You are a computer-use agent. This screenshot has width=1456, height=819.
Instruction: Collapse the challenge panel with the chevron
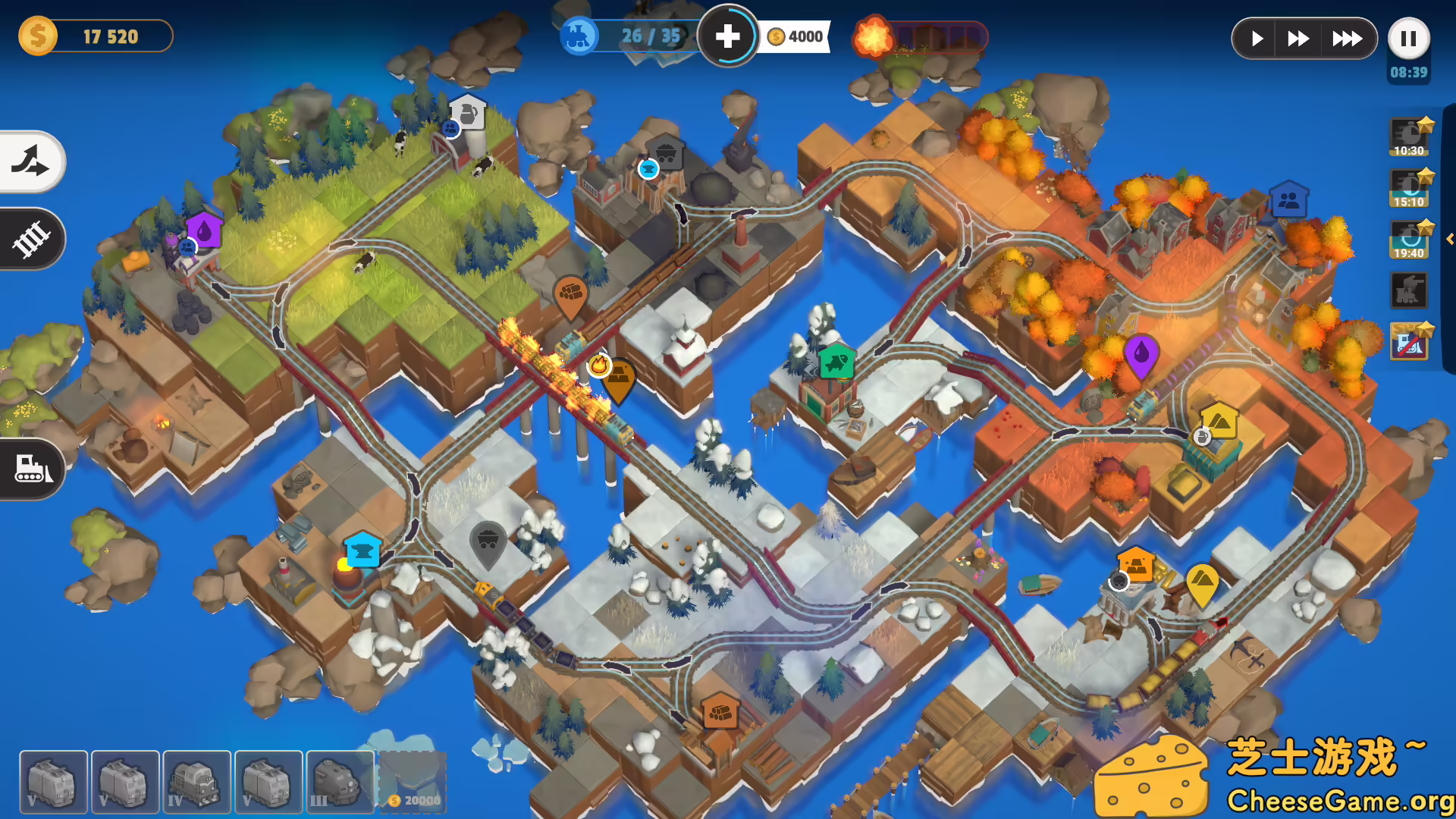click(x=1449, y=239)
